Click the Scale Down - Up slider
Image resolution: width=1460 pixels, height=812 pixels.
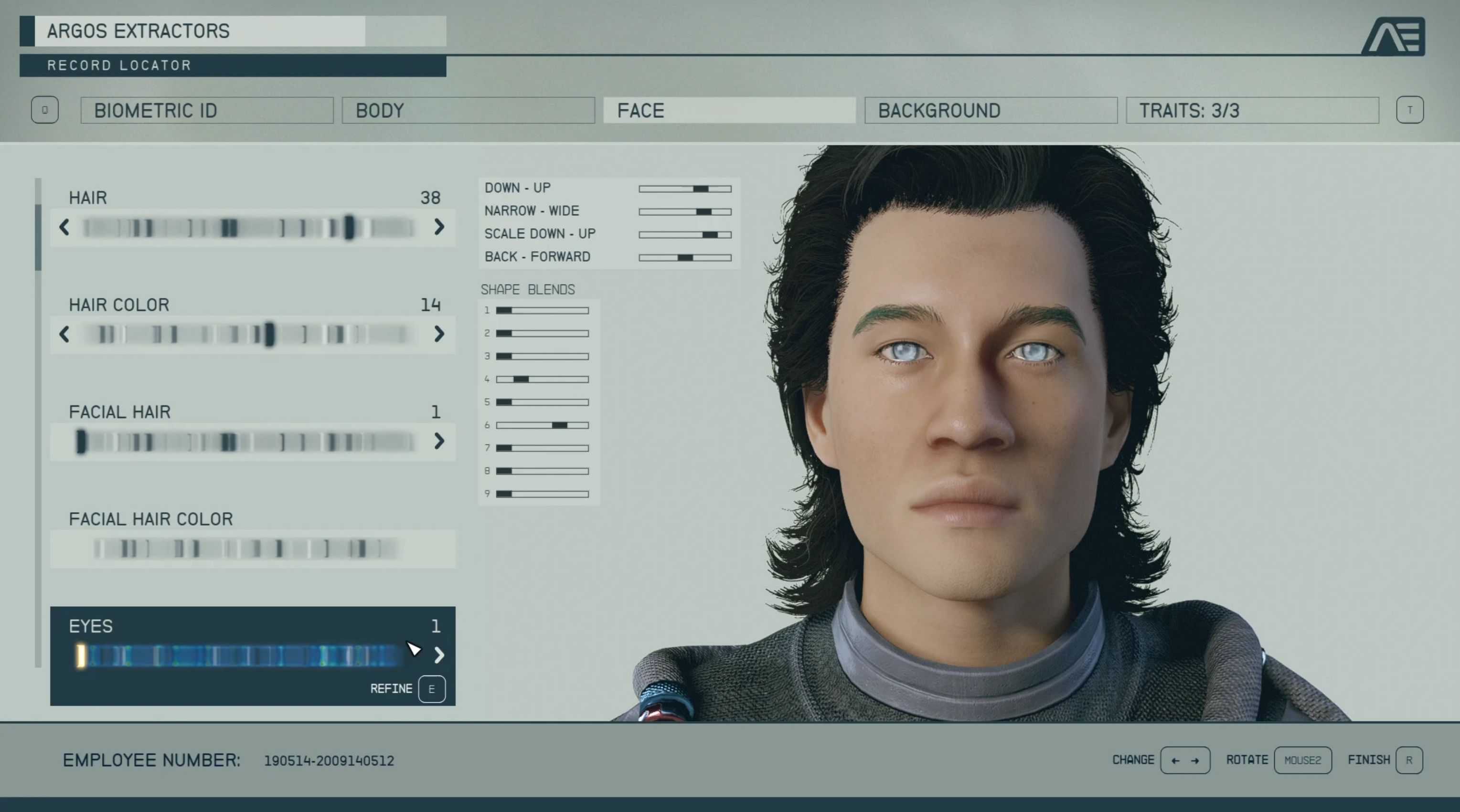tap(685, 234)
